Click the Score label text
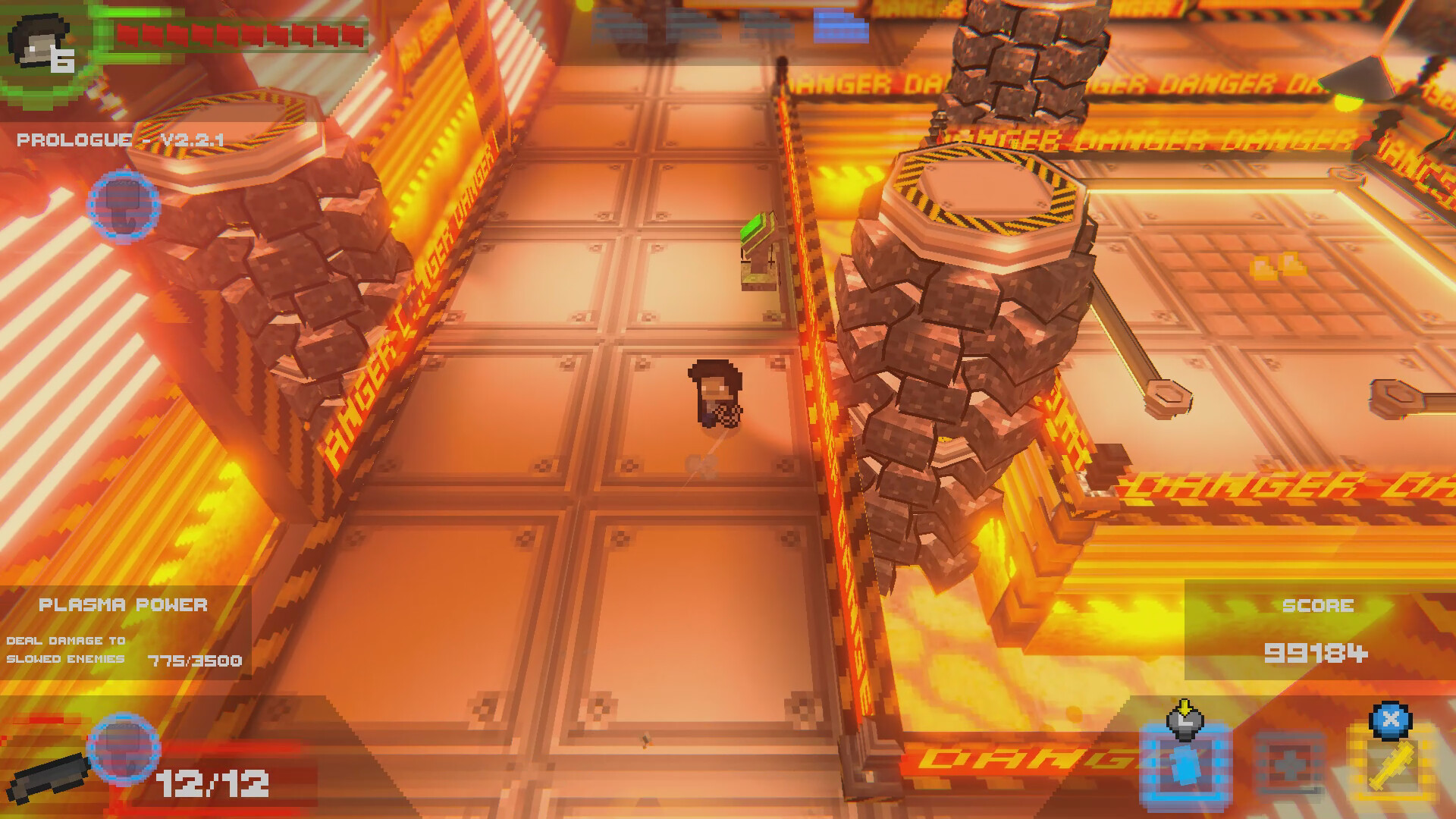1456x819 pixels. pyautogui.click(x=1319, y=605)
